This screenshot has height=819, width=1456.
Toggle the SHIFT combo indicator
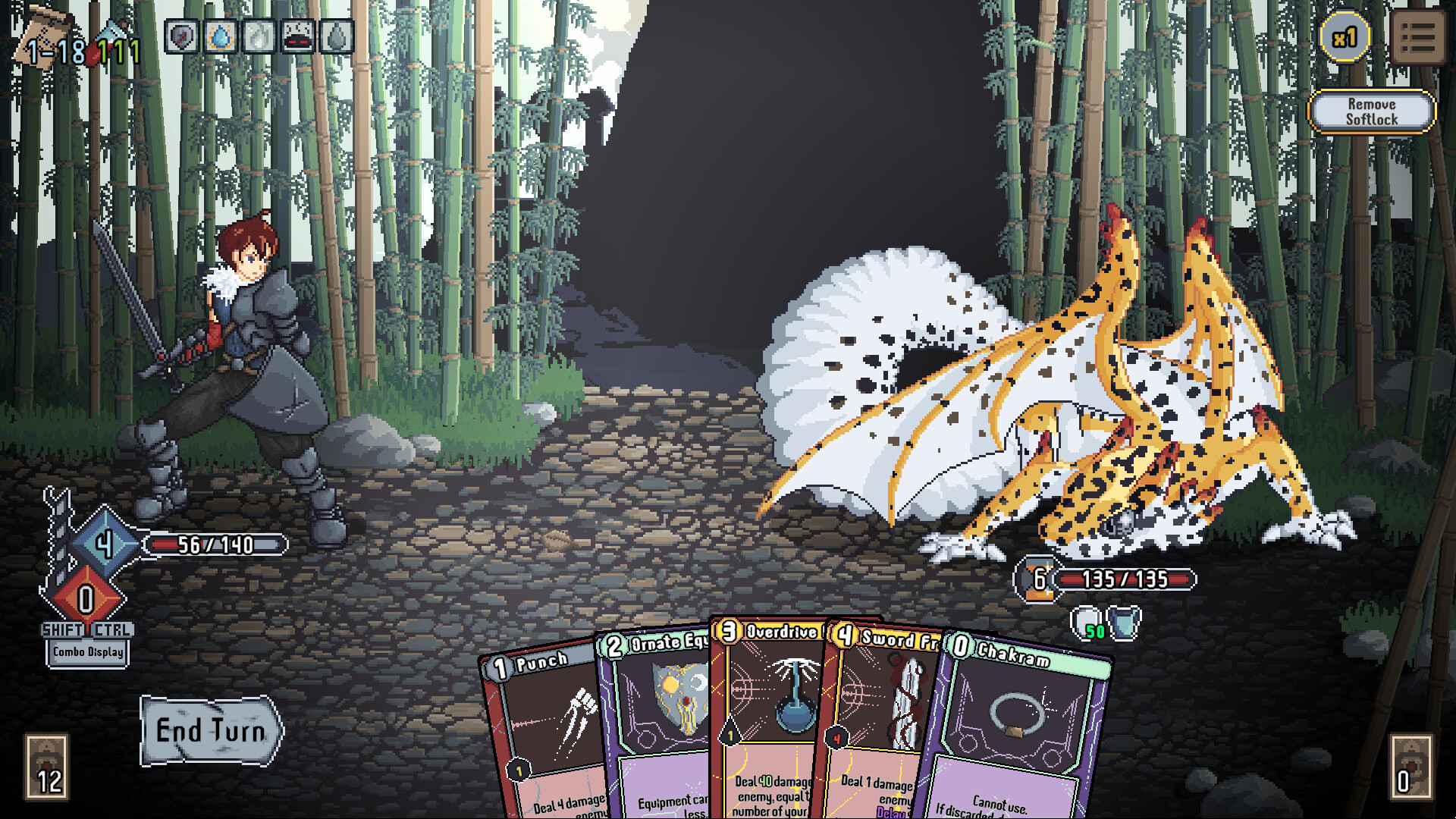point(63,629)
